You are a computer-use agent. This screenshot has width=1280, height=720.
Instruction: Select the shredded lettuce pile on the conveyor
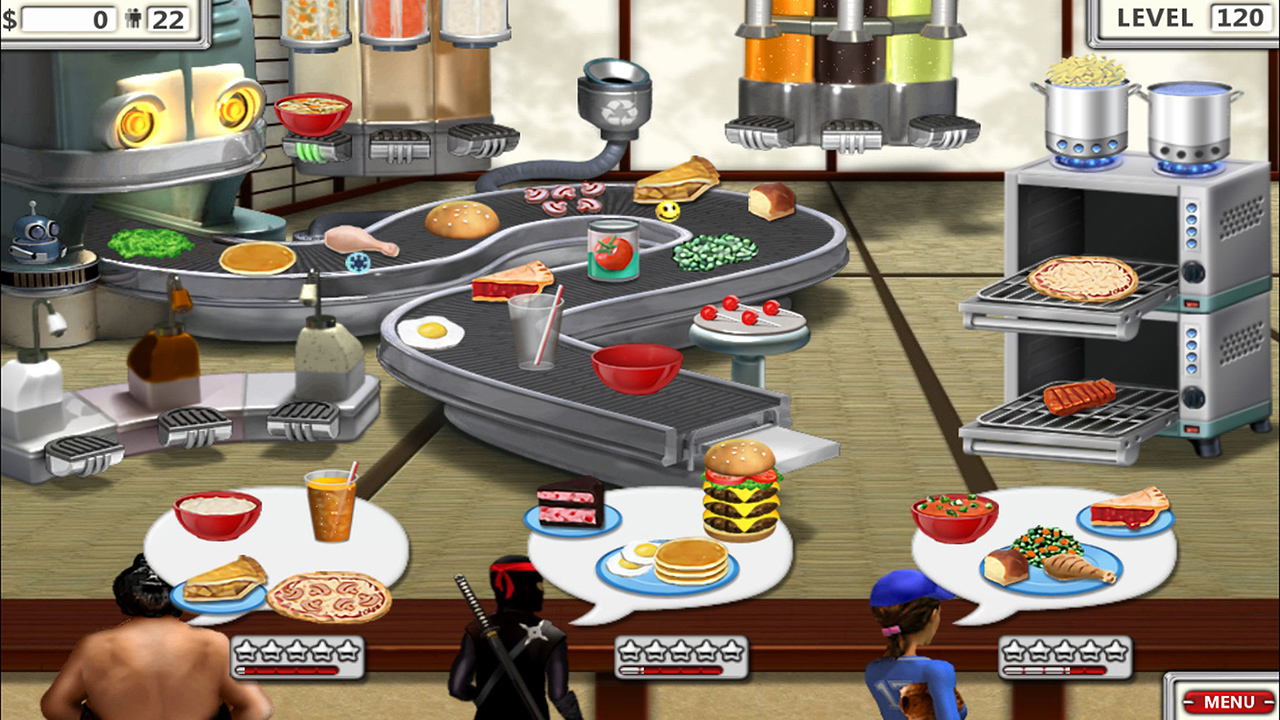[150, 243]
